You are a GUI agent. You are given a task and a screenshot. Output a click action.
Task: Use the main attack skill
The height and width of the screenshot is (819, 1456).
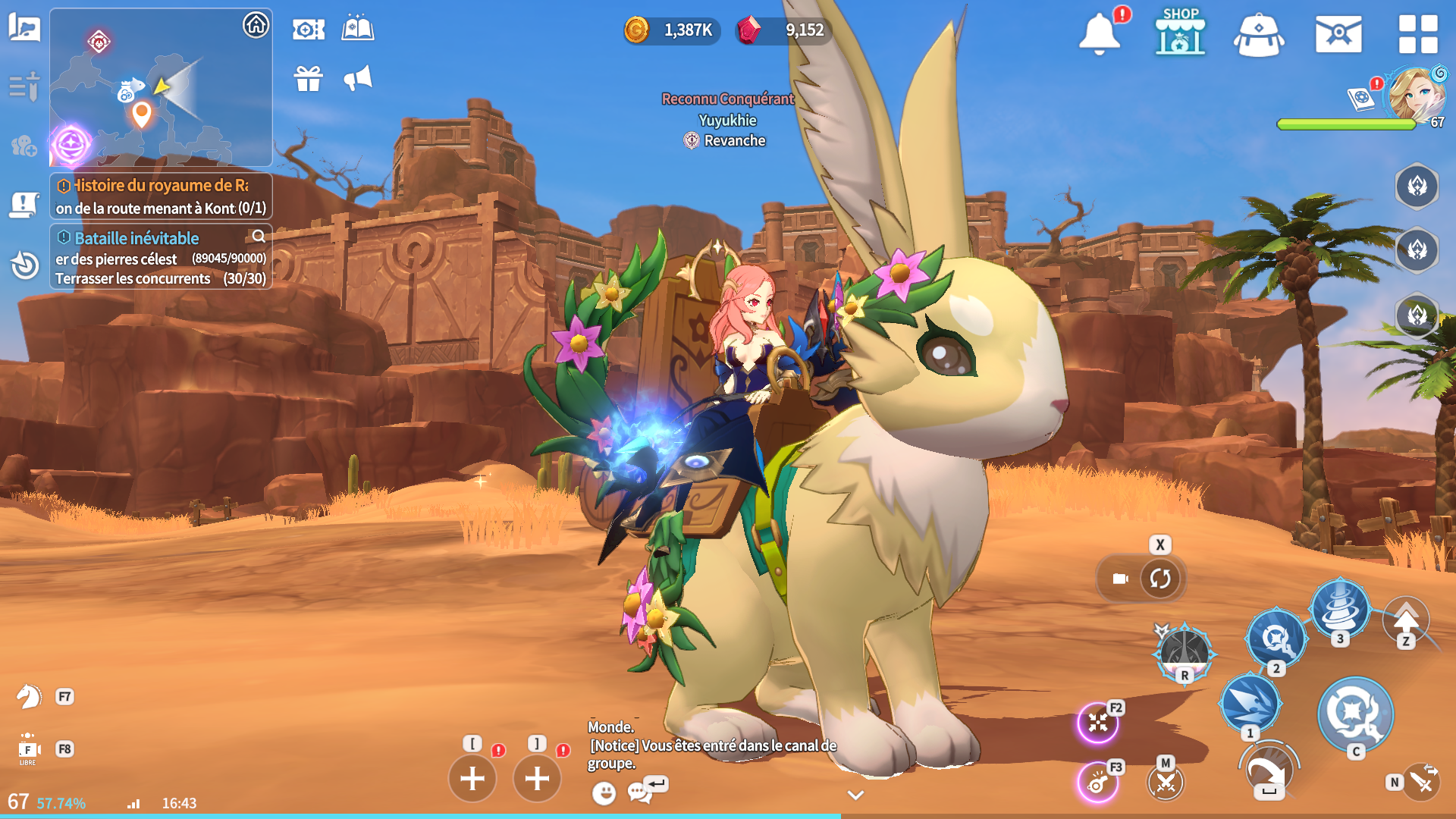pyautogui.click(x=1355, y=714)
